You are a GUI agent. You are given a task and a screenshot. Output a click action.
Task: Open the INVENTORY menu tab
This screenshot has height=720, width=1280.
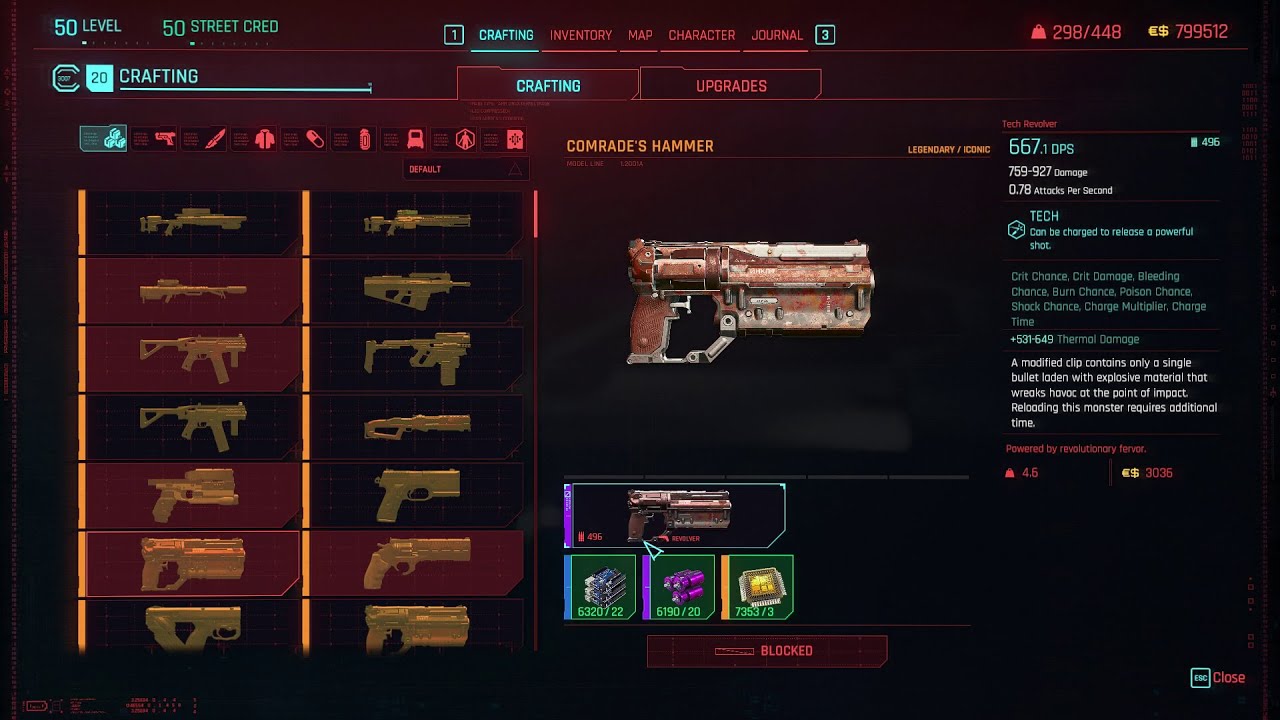tap(580, 35)
